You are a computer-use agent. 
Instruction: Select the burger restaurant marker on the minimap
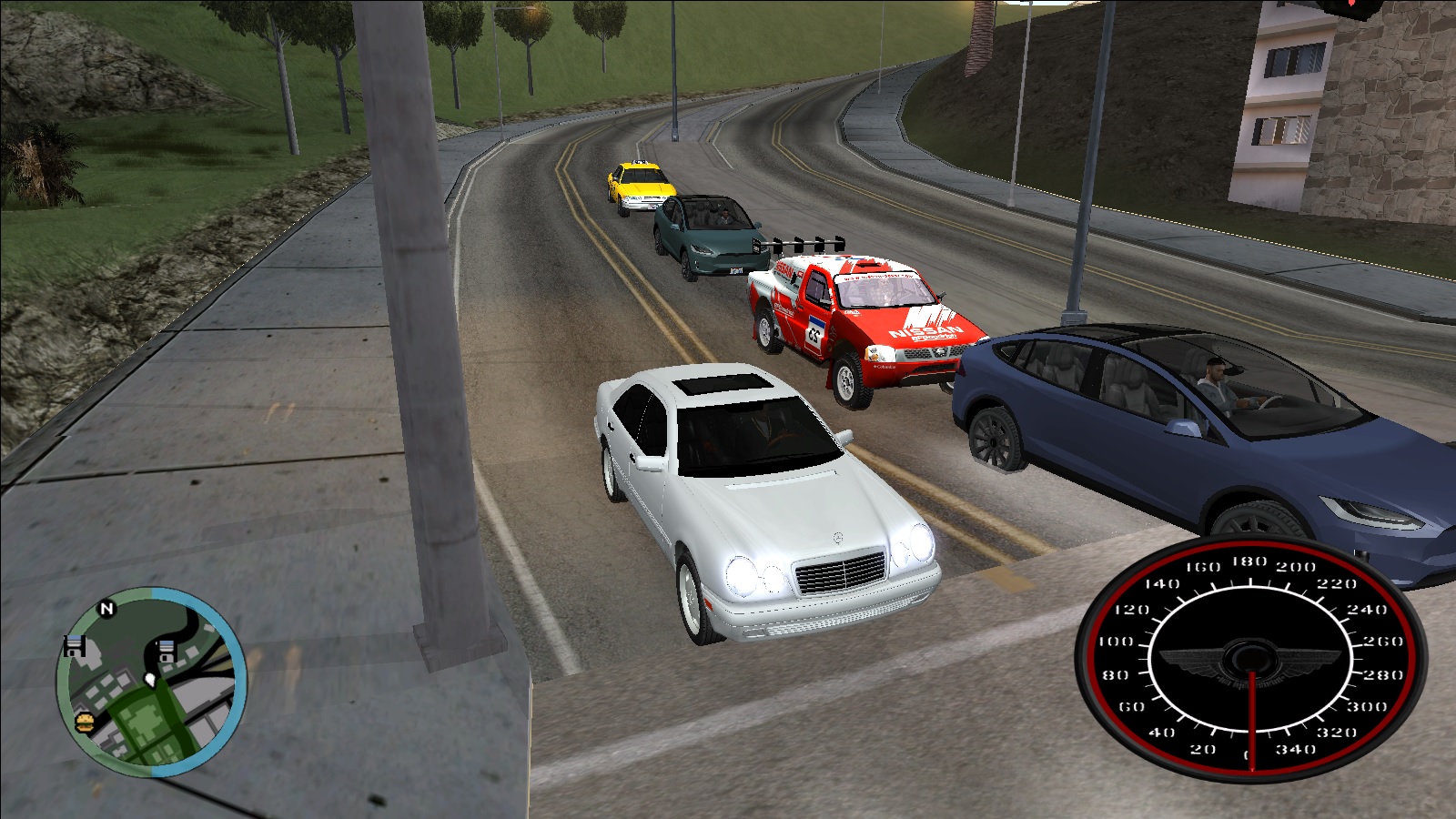click(85, 722)
